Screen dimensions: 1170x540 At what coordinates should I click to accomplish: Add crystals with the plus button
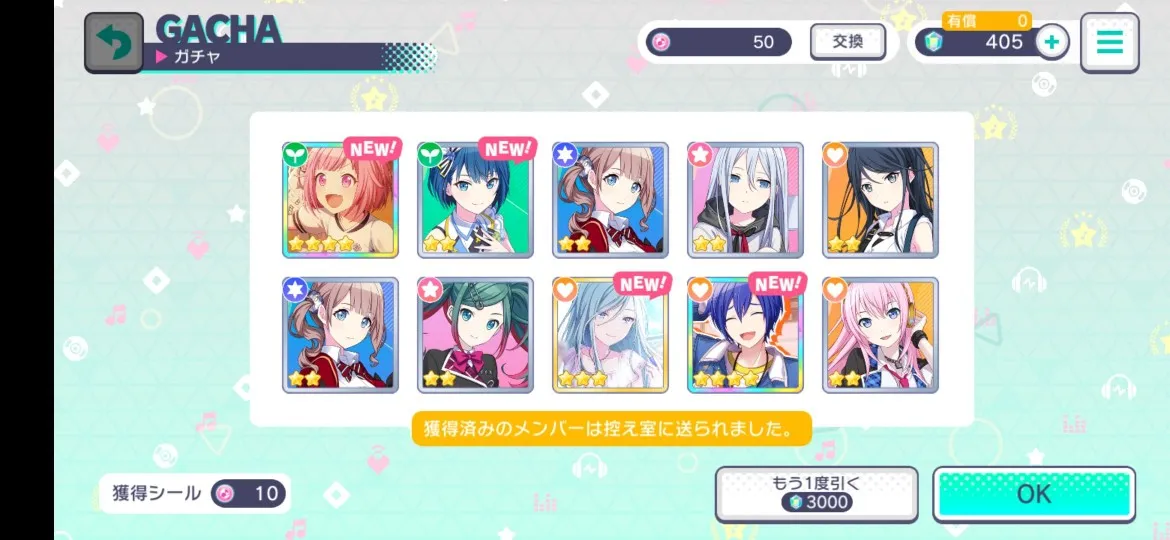click(1051, 42)
